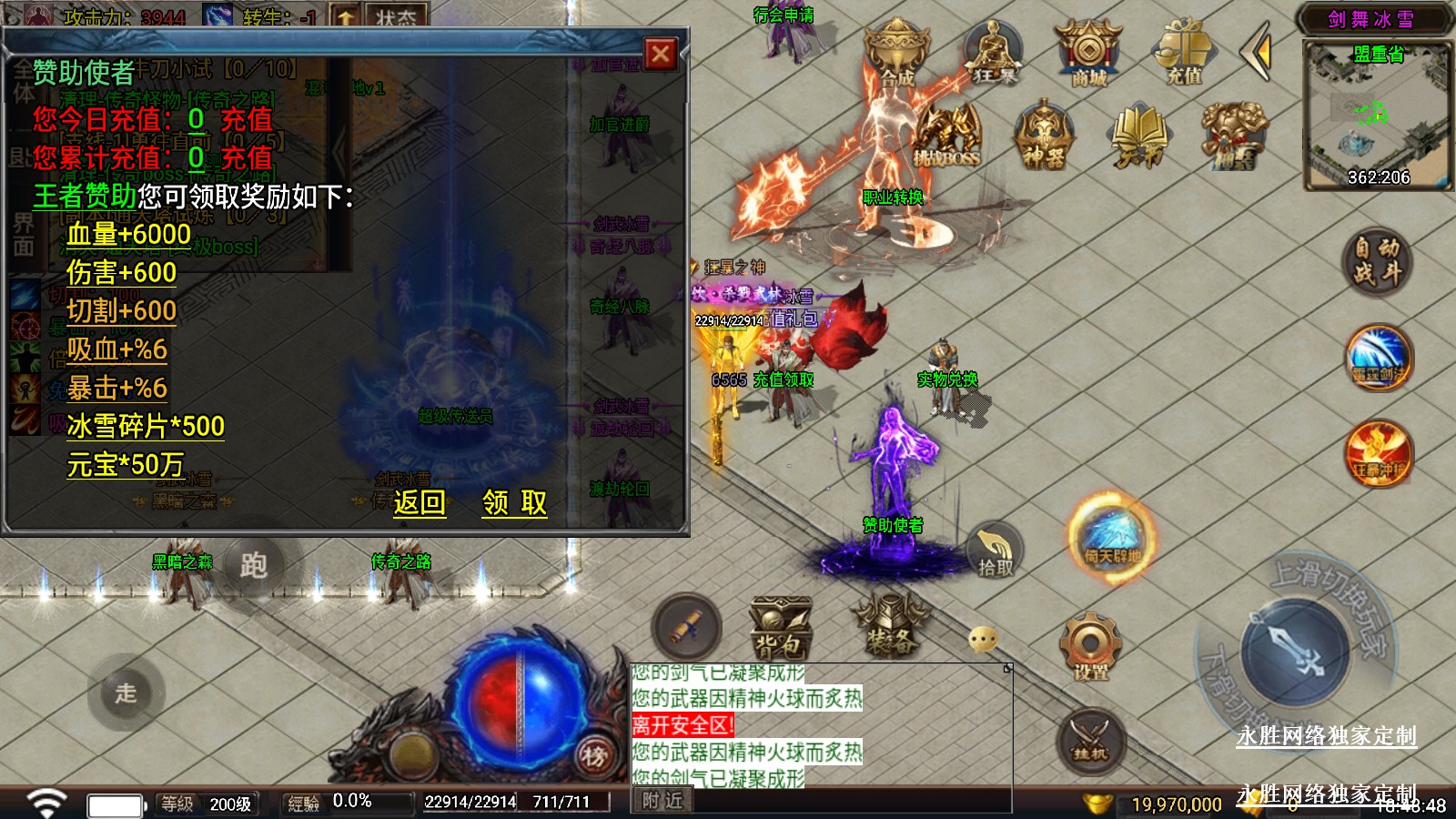The height and width of the screenshot is (819, 1456).
Task: Open the 神器 artifact menu
Action: tap(1044, 136)
